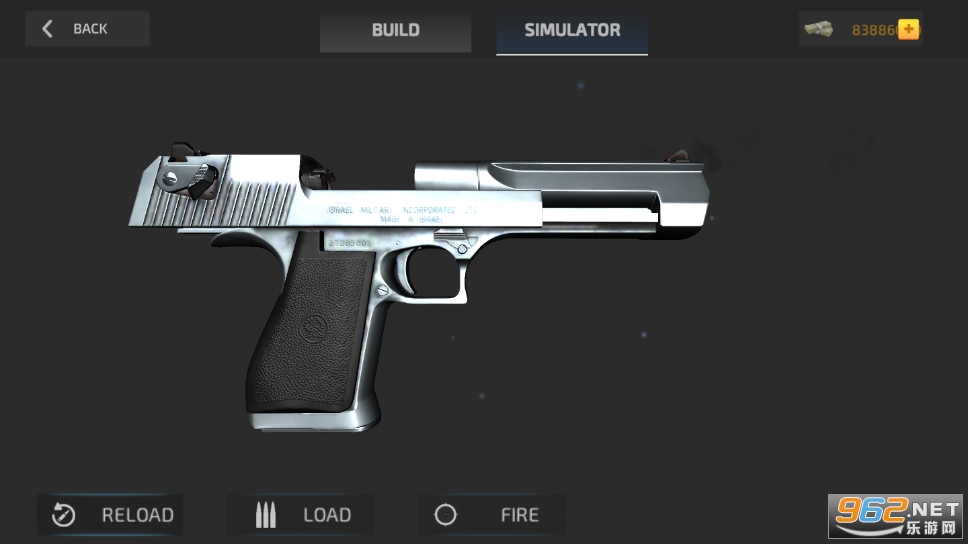Shoot the gun with FIRE
968x544 pixels.
click(x=492, y=515)
